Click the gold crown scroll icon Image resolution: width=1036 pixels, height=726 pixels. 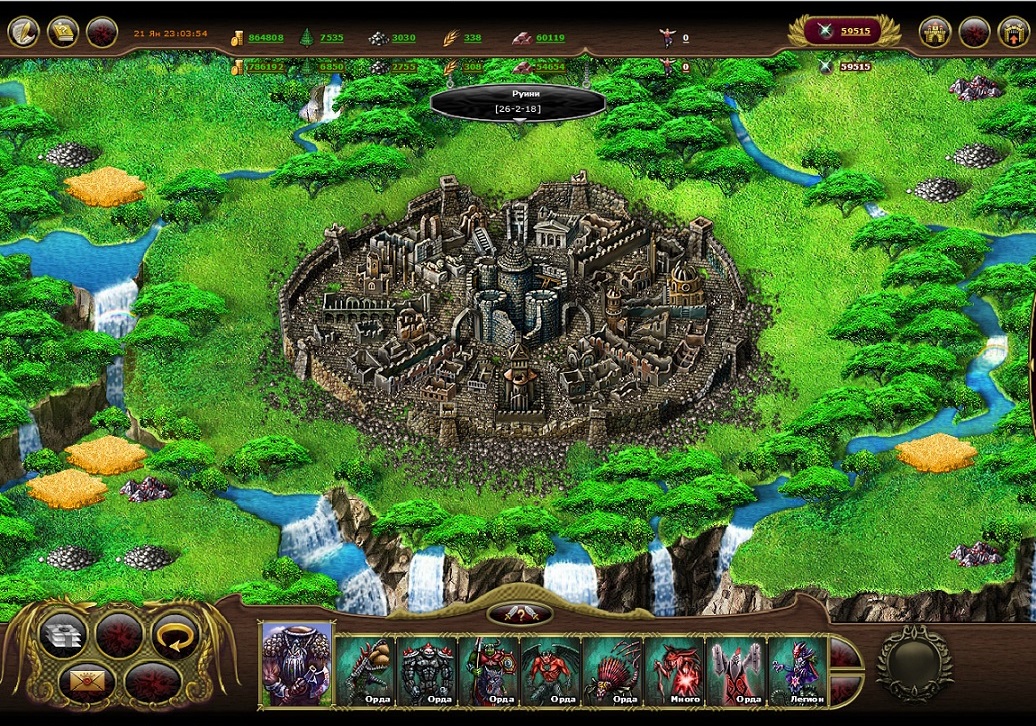coord(63,32)
